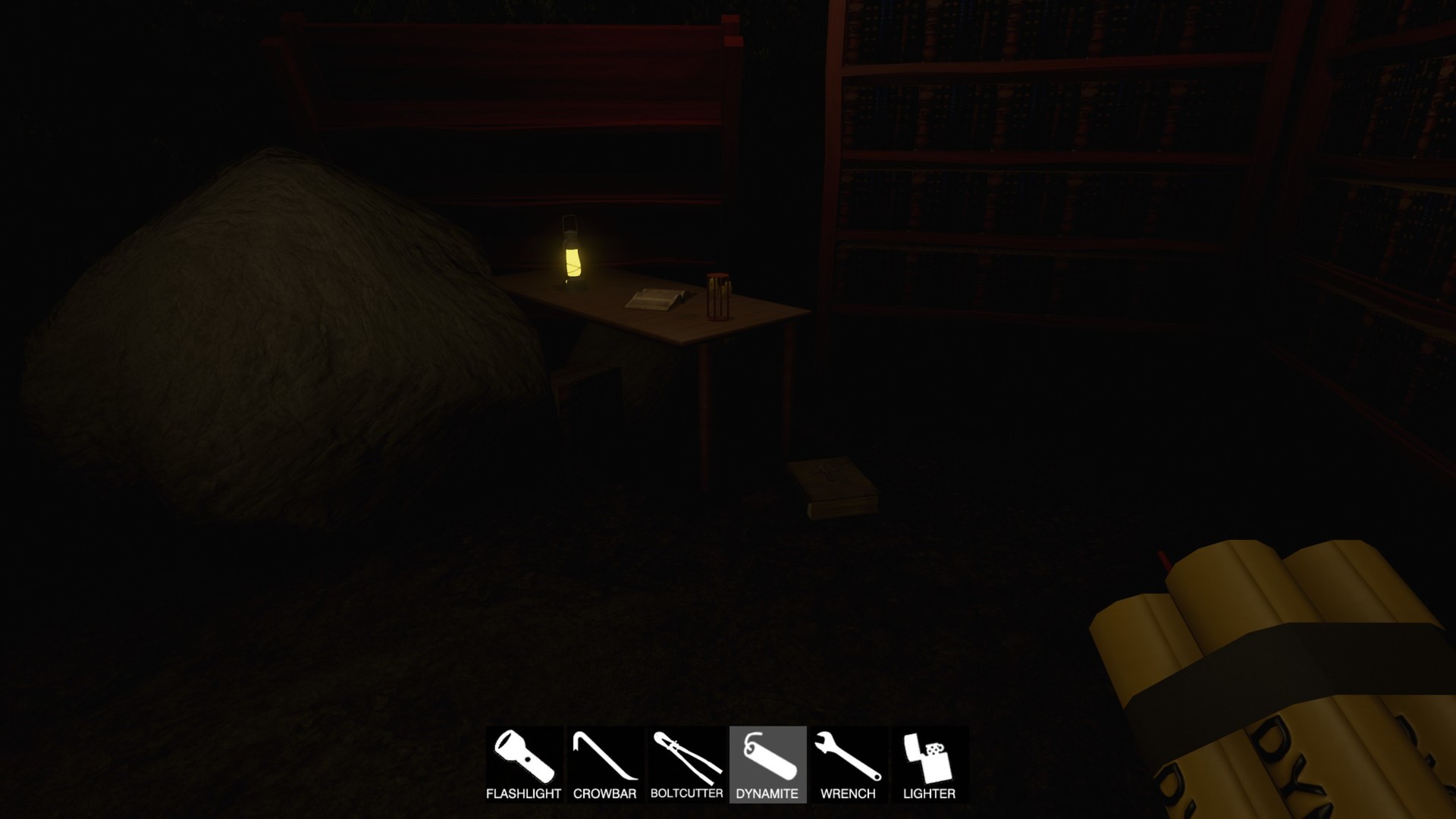Click the FLASHLIGHT text label
Image resolution: width=1456 pixels, height=819 pixels.
(x=524, y=794)
